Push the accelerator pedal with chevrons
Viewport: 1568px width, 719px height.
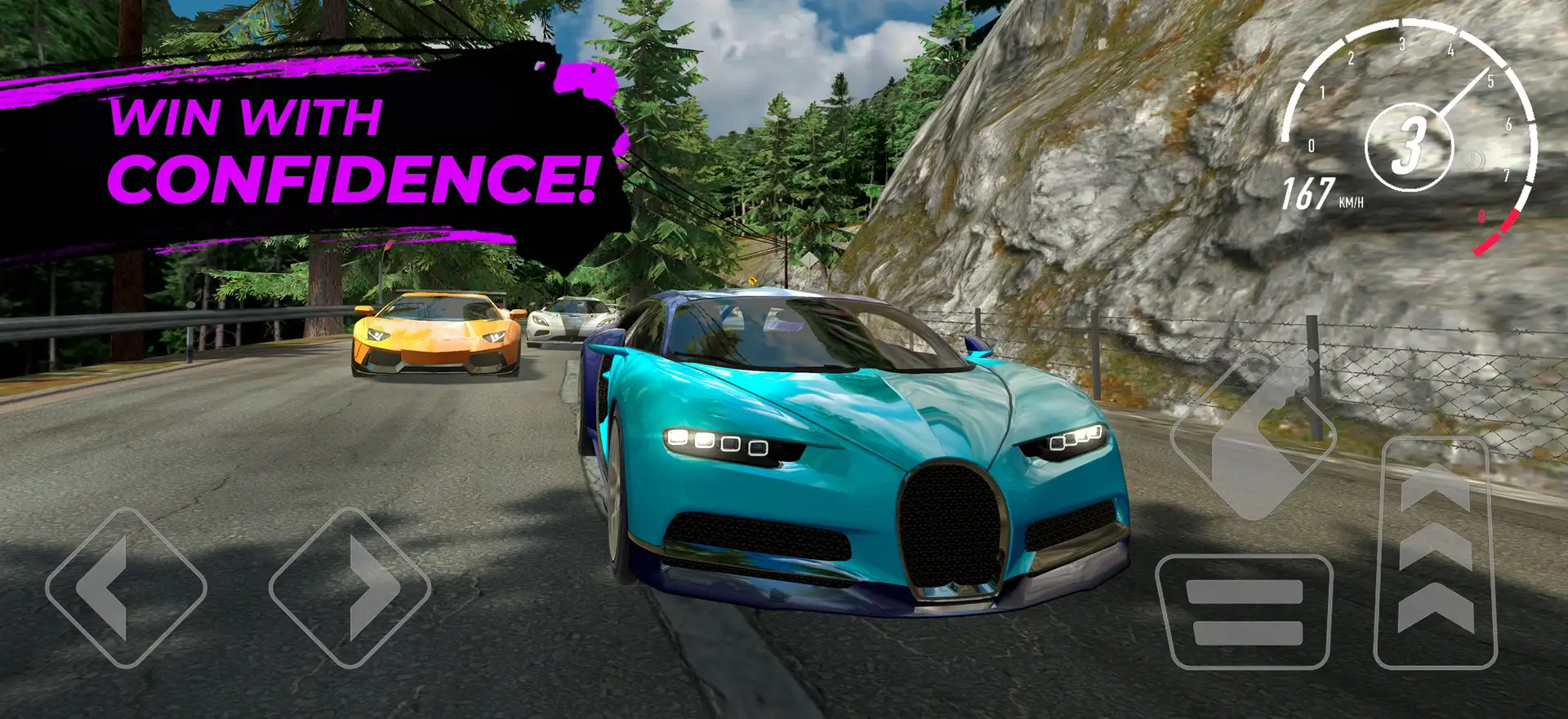click(x=1435, y=553)
